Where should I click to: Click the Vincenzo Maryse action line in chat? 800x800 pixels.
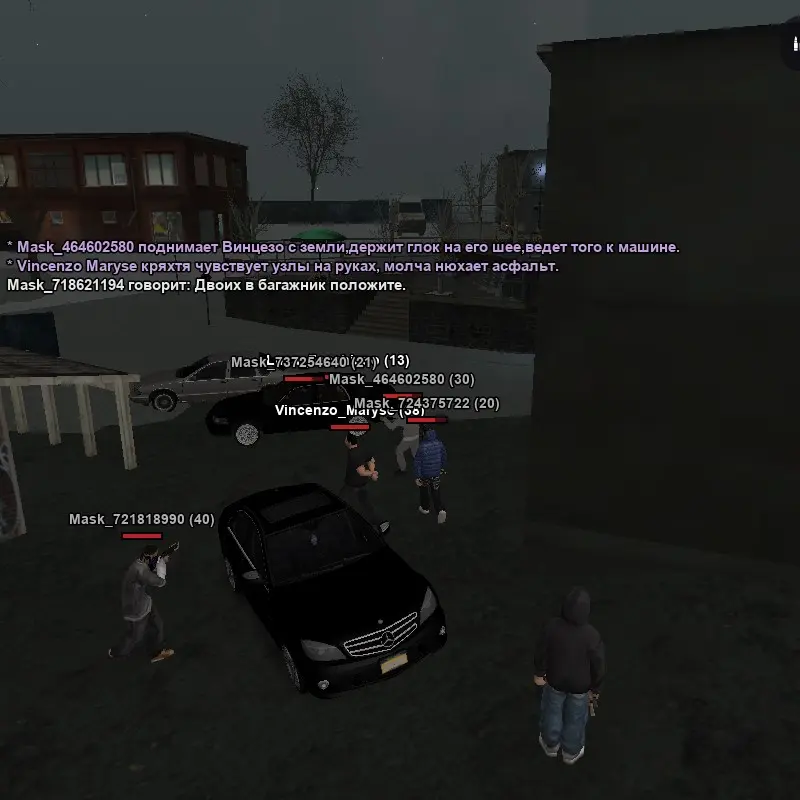(282, 266)
